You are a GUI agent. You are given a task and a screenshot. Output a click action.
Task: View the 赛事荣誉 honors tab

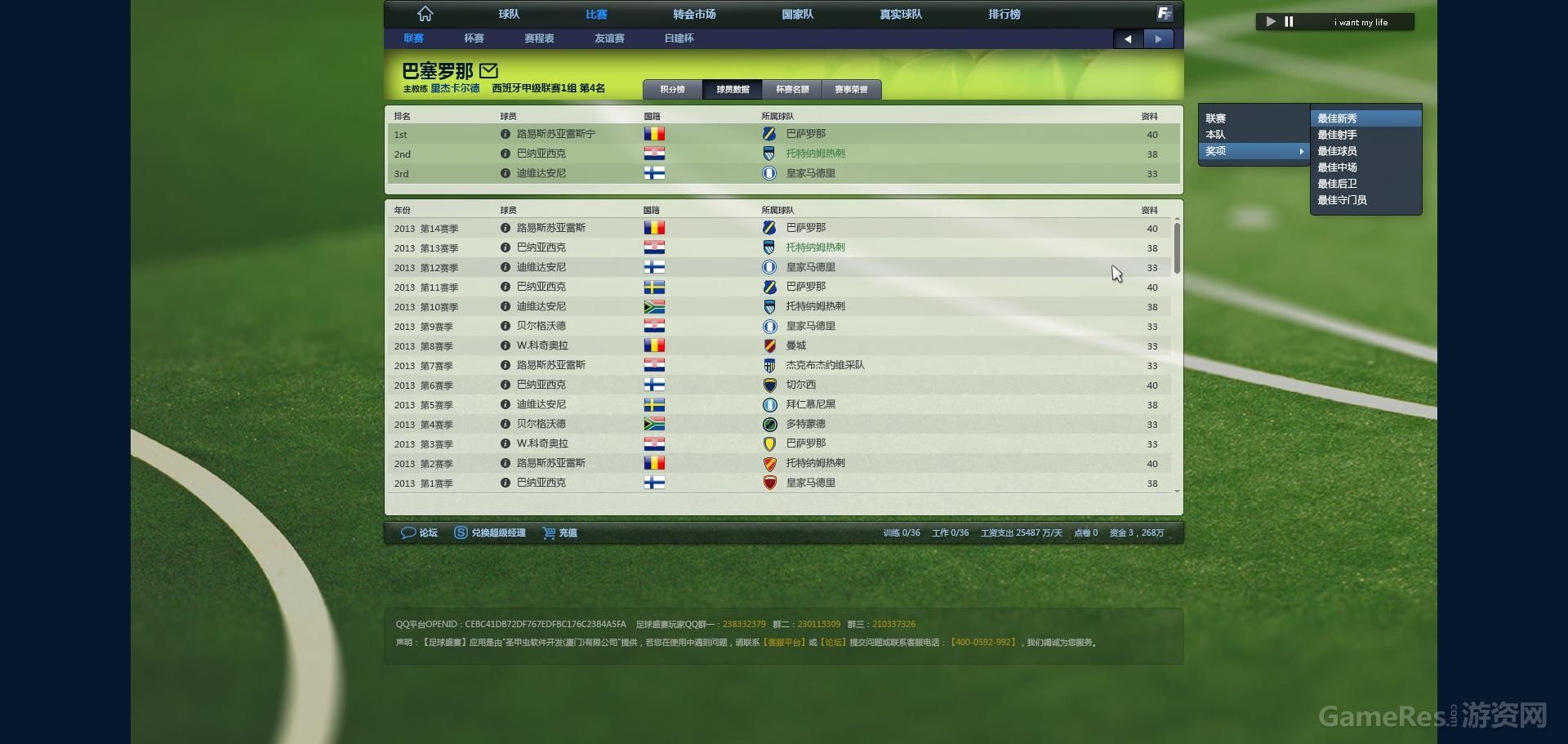coord(851,90)
